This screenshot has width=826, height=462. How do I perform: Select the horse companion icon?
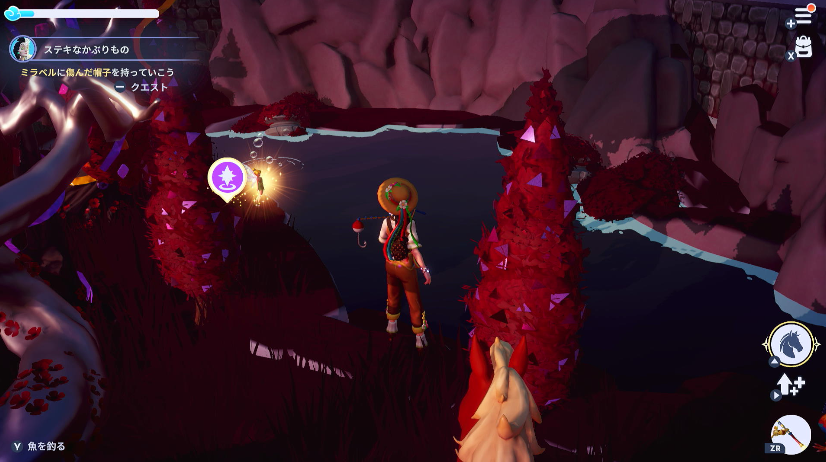click(790, 344)
